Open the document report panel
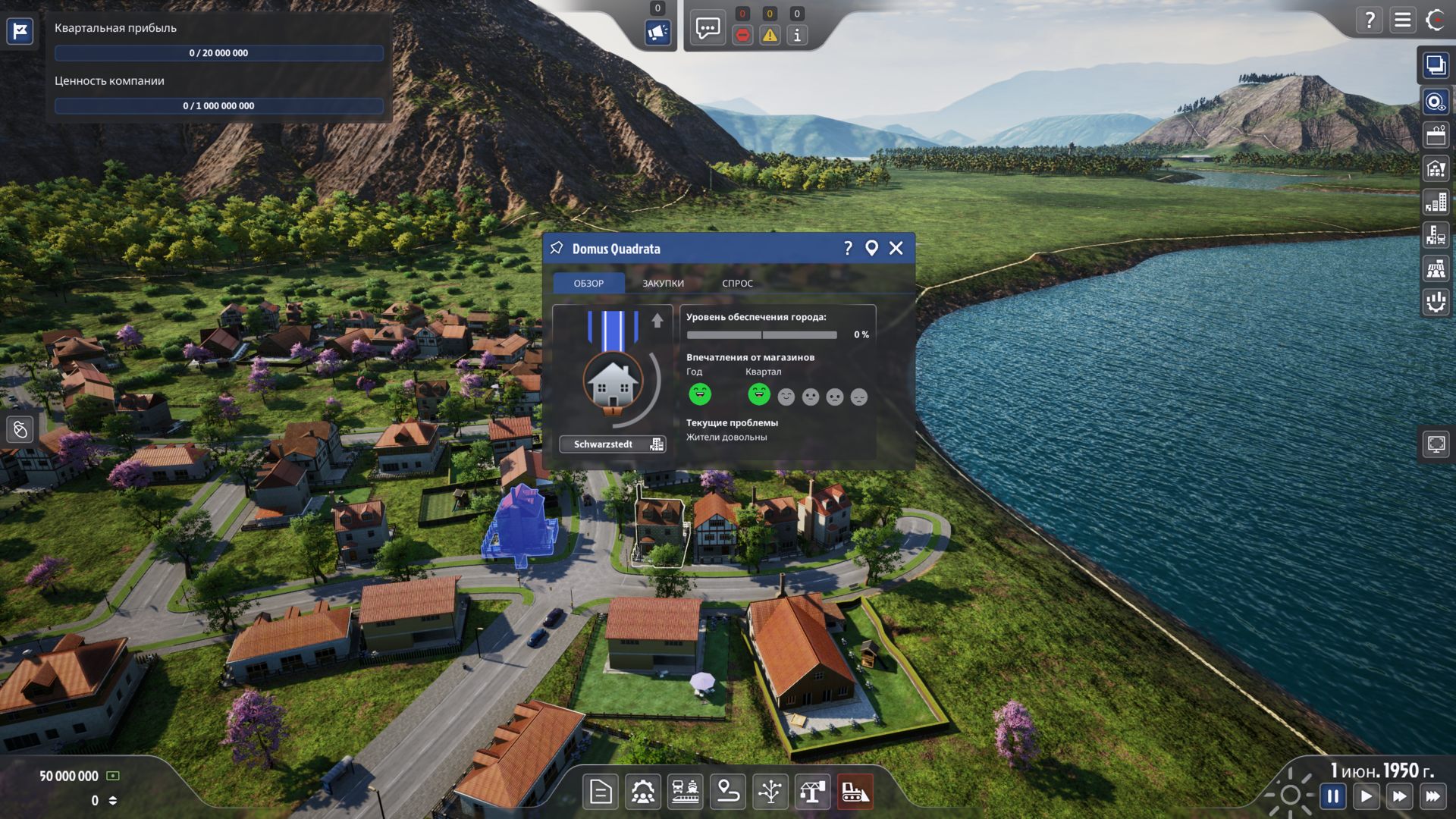The width and height of the screenshot is (1456, 819). click(601, 792)
